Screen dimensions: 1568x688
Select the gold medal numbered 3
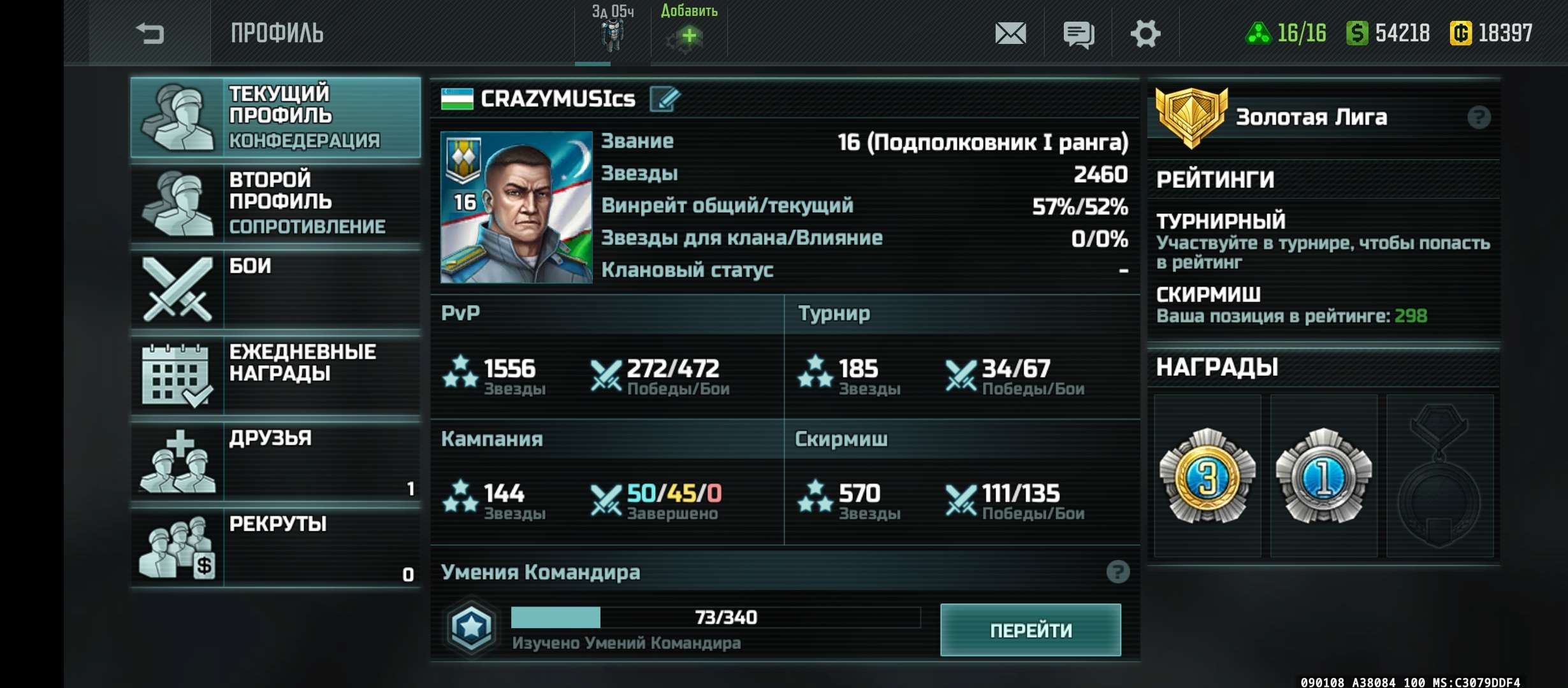pyautogui.click(x=1207, y=476)
